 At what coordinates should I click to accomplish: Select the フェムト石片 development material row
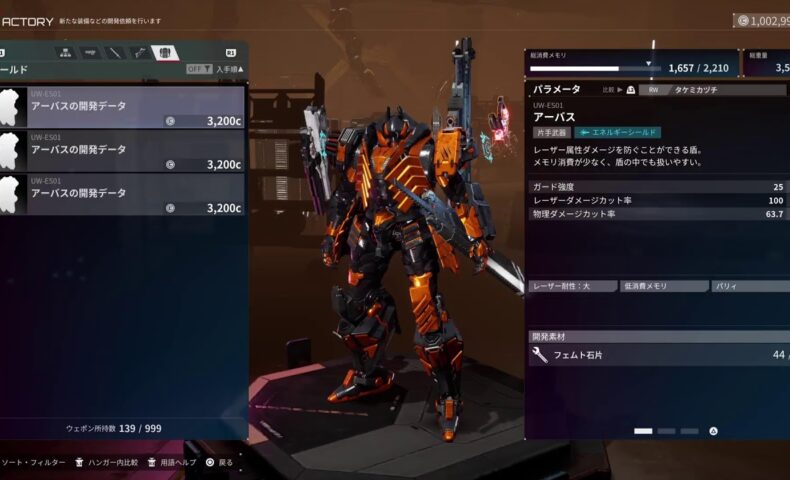[x=660, y=355]
